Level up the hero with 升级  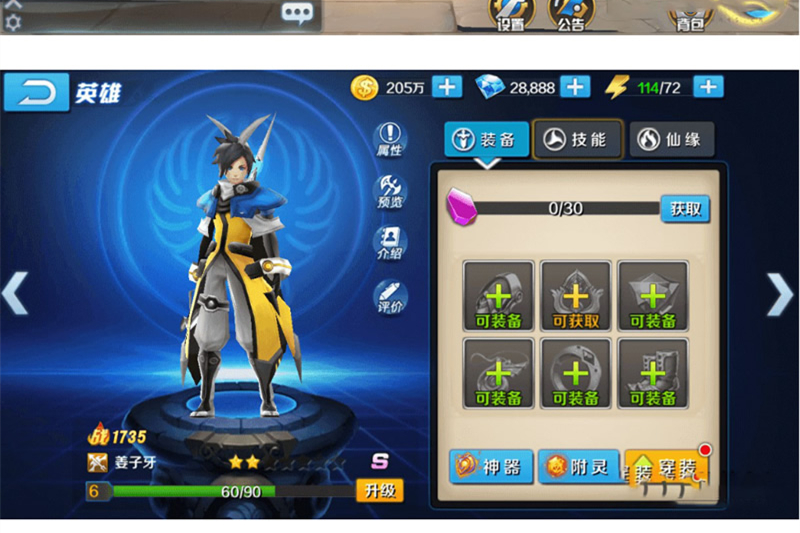click(380, 490)
